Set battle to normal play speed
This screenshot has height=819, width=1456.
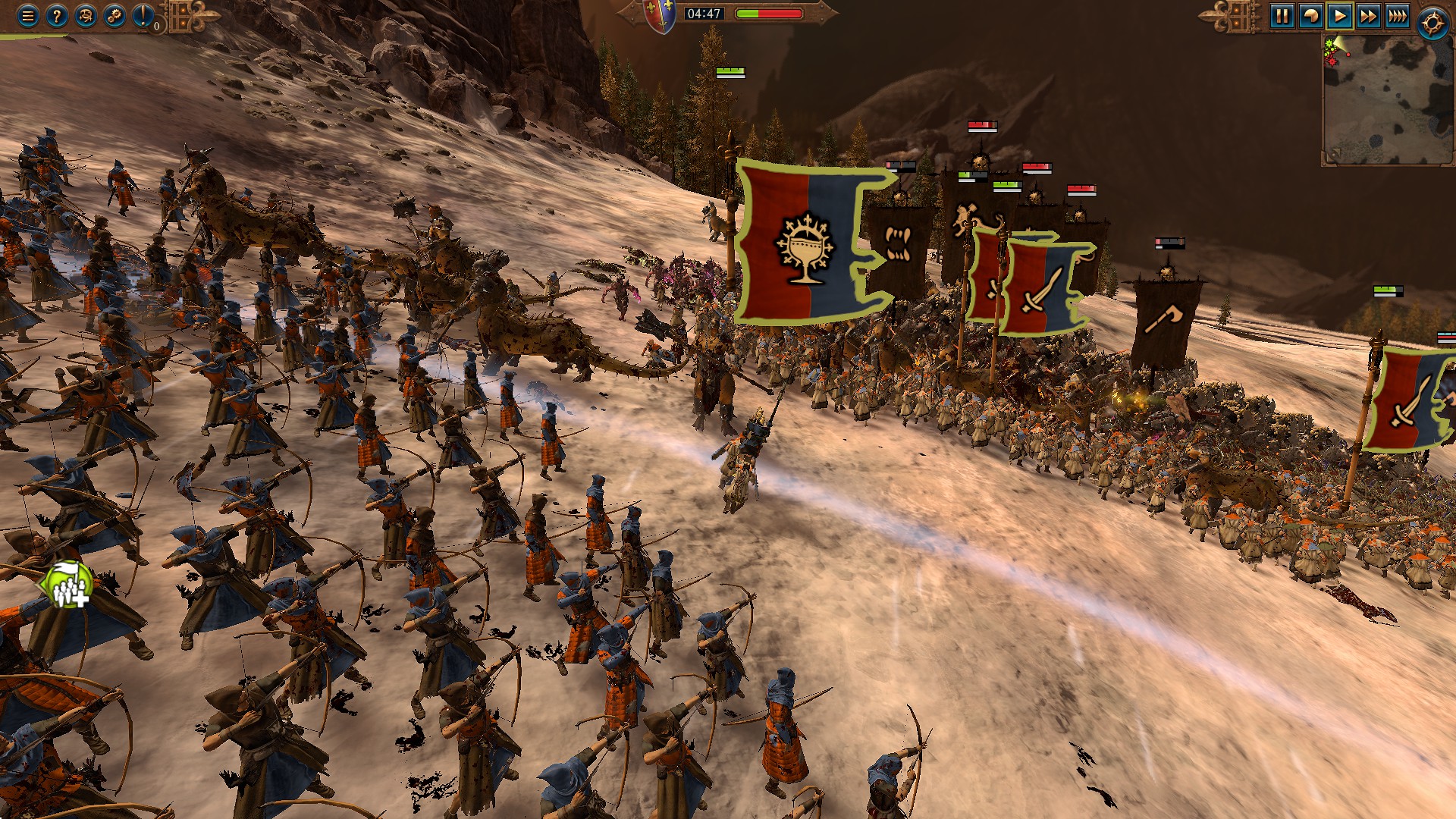click(1339, 16)
